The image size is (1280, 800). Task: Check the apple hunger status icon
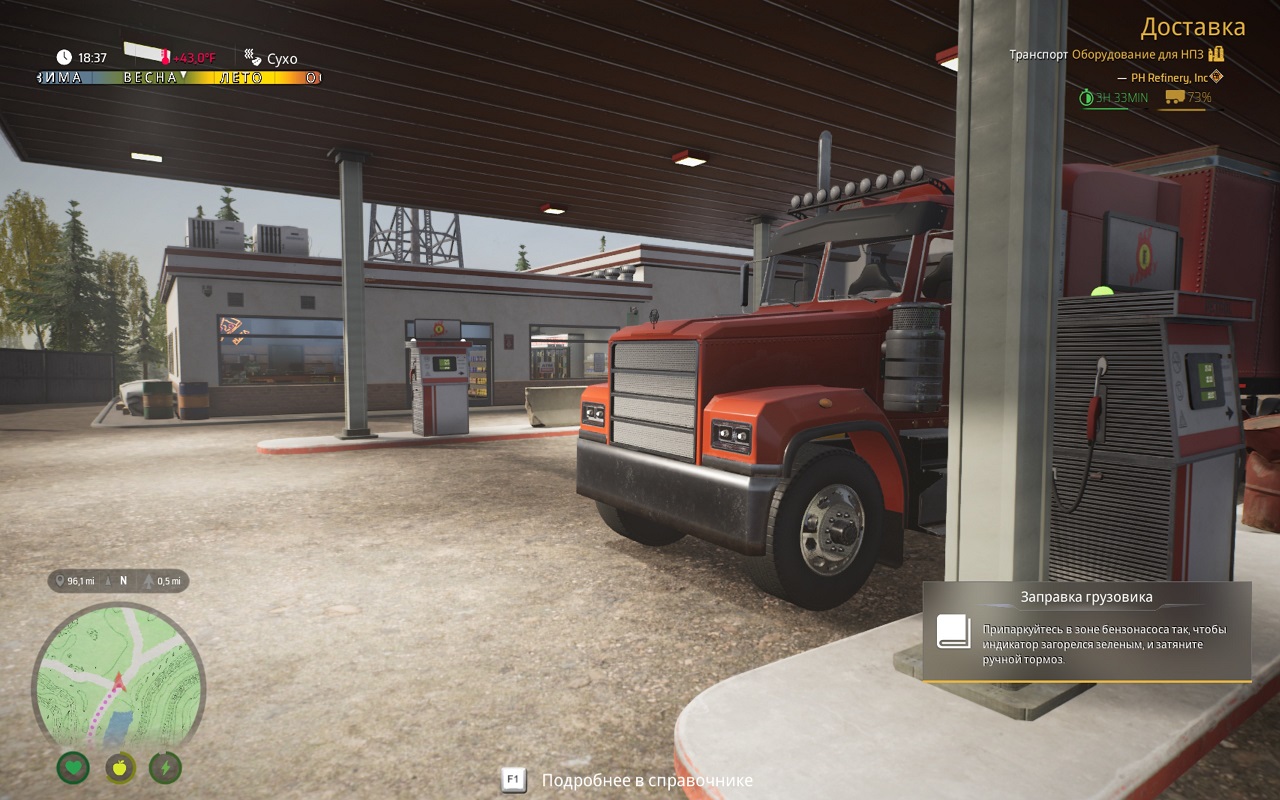click(x=120, y=768)
